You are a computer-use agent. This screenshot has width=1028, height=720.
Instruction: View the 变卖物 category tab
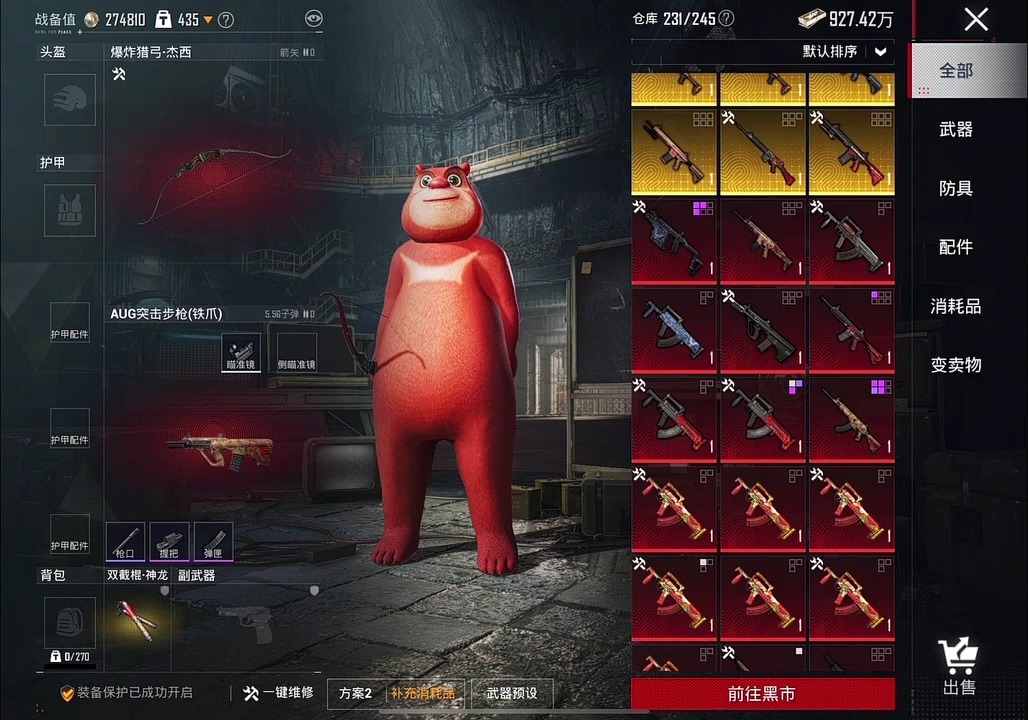(x=956, y=365)
